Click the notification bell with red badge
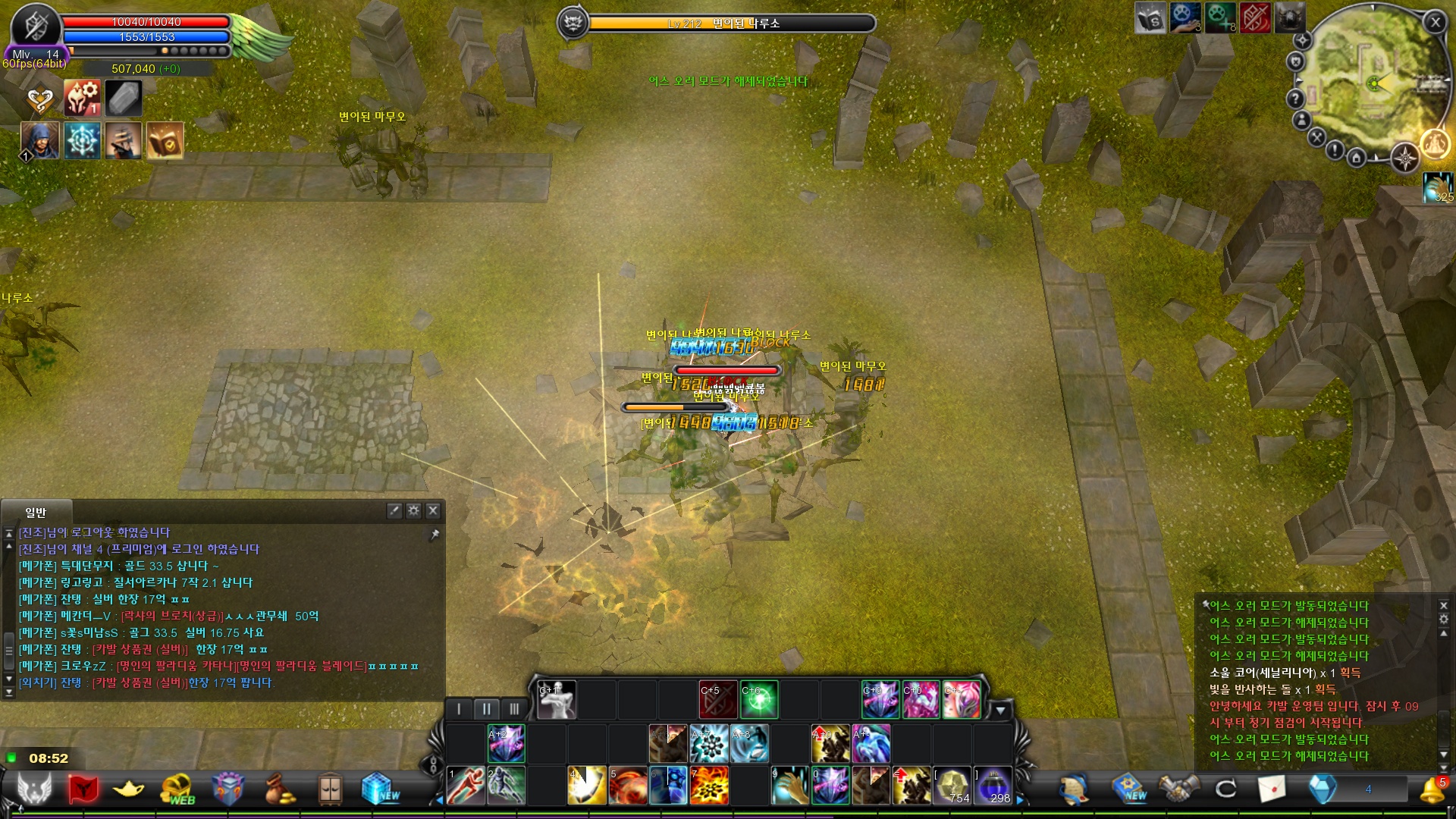 click(x=1432, y=789)
